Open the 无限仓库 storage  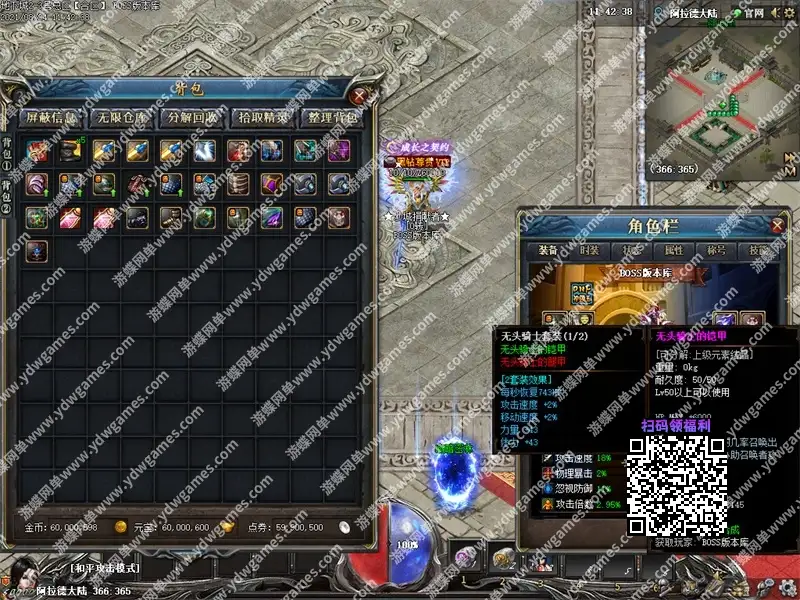click(x=121, y=118)
